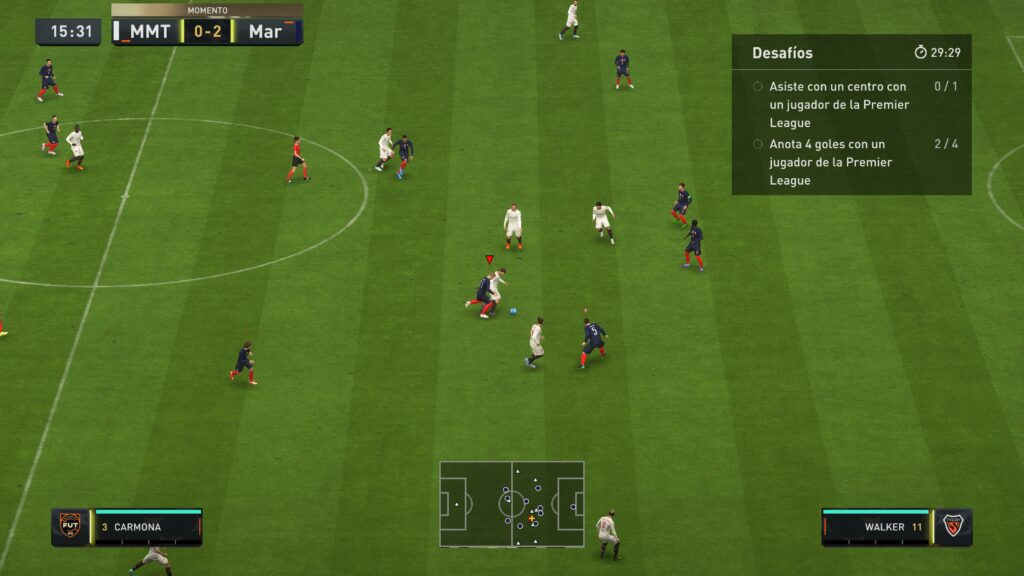Click the FUT club badge icon

(70, 527)
